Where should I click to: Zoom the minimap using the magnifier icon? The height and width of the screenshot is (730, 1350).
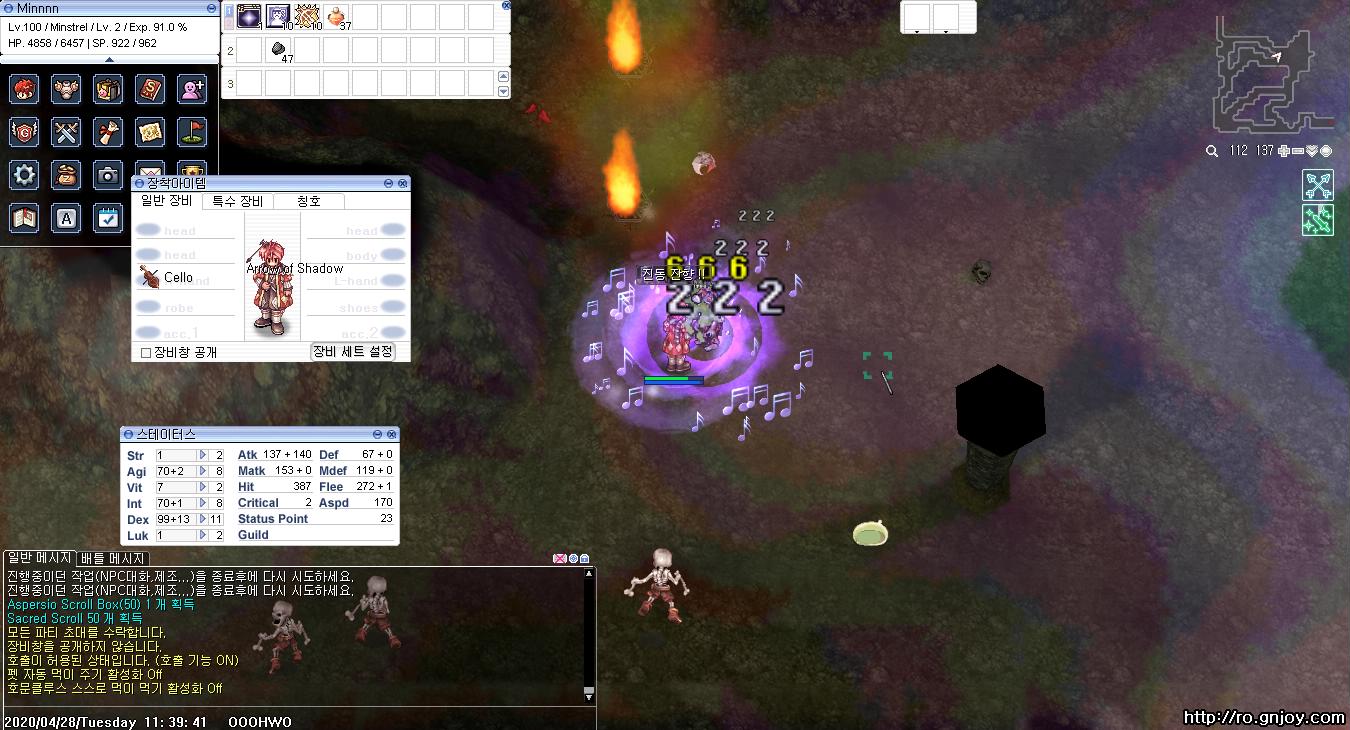tap(1211, 152)
